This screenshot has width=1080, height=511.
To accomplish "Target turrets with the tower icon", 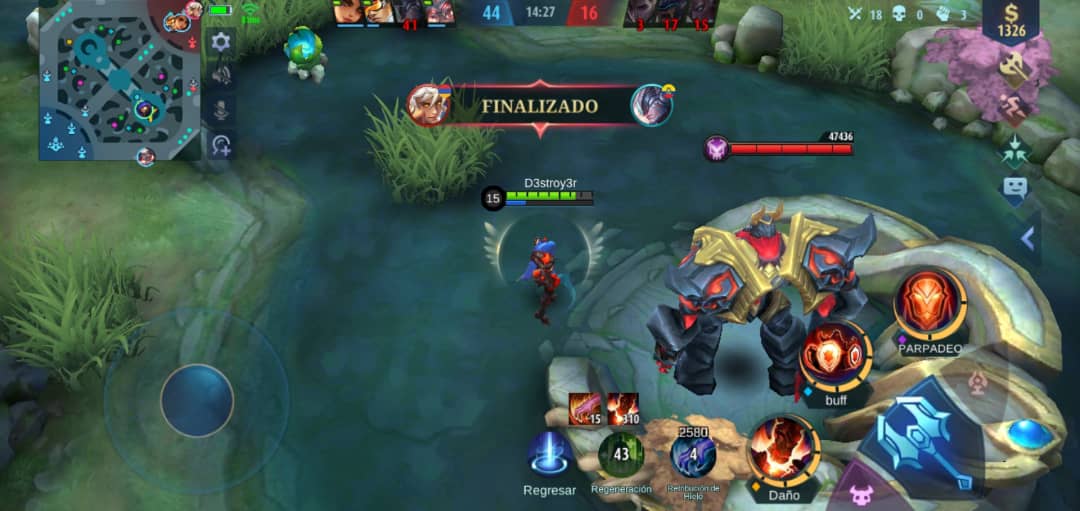I will pos(980,380).
